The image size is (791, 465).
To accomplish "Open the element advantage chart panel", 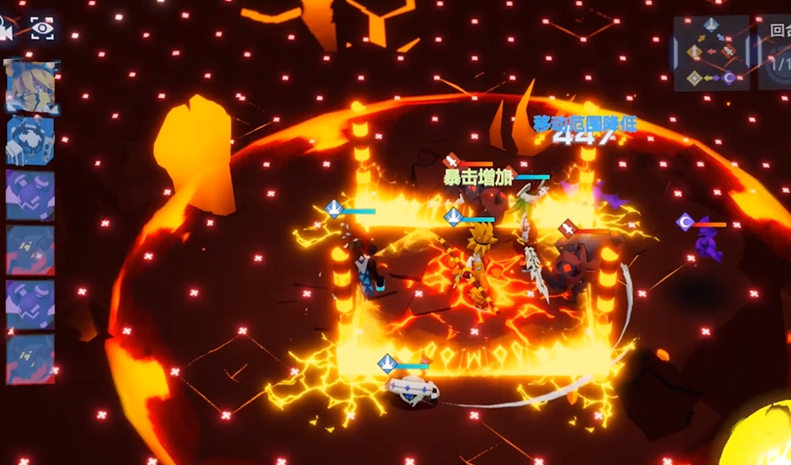I will click(x=711, y=52).
